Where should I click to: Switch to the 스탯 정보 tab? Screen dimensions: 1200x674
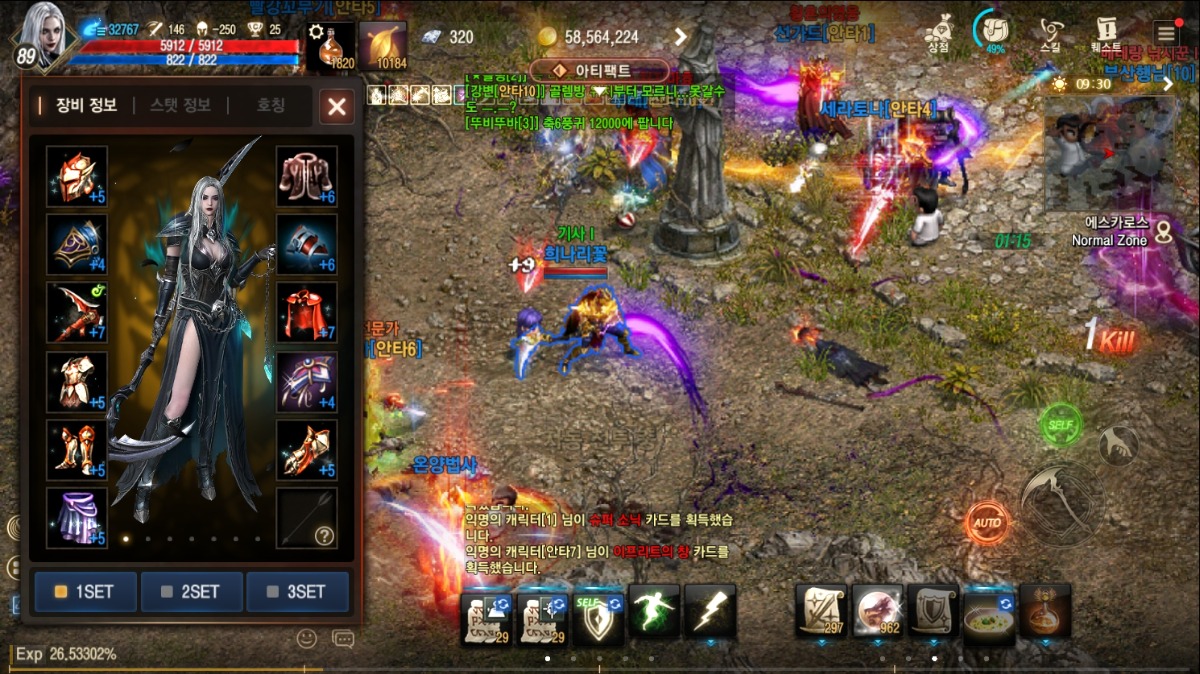[x=180, y=105]
